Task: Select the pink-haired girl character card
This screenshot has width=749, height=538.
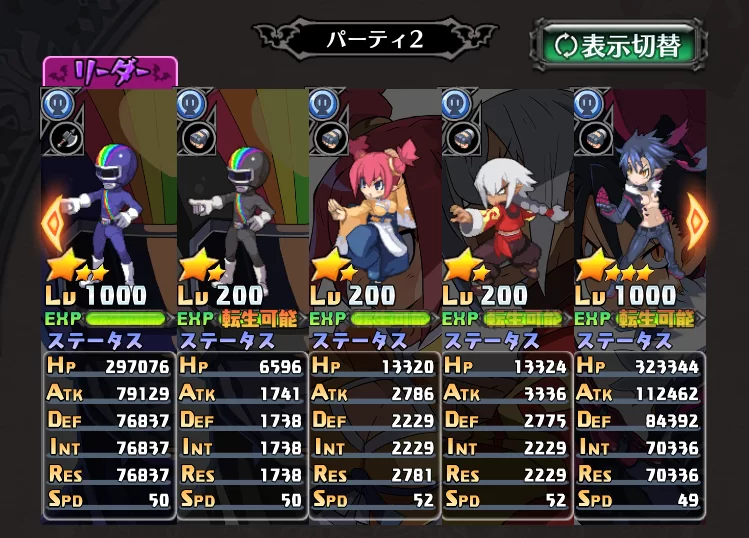Action: pyautogui.click(x=374, y=200)
